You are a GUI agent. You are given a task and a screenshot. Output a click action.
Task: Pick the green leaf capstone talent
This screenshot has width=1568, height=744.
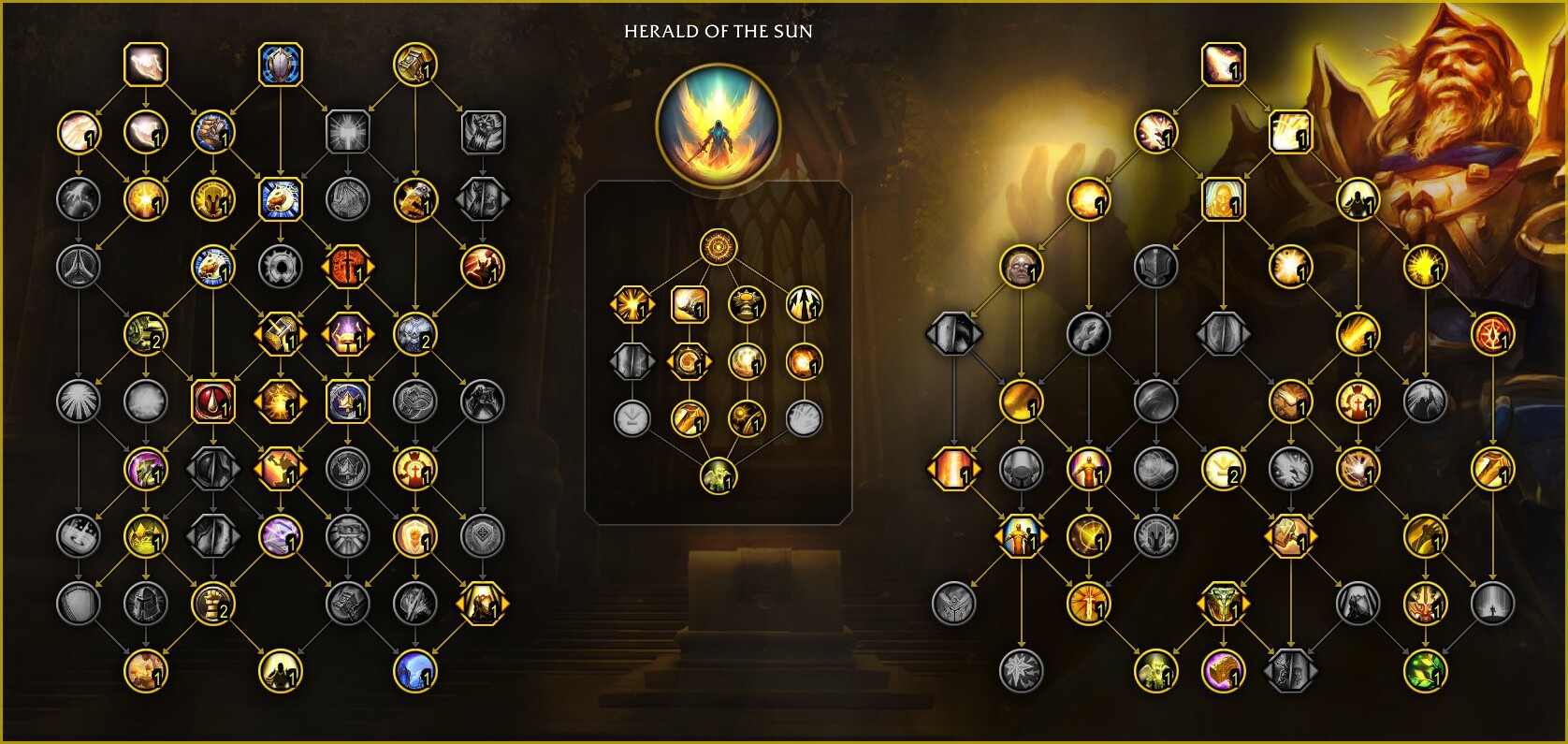point(1425,670)
